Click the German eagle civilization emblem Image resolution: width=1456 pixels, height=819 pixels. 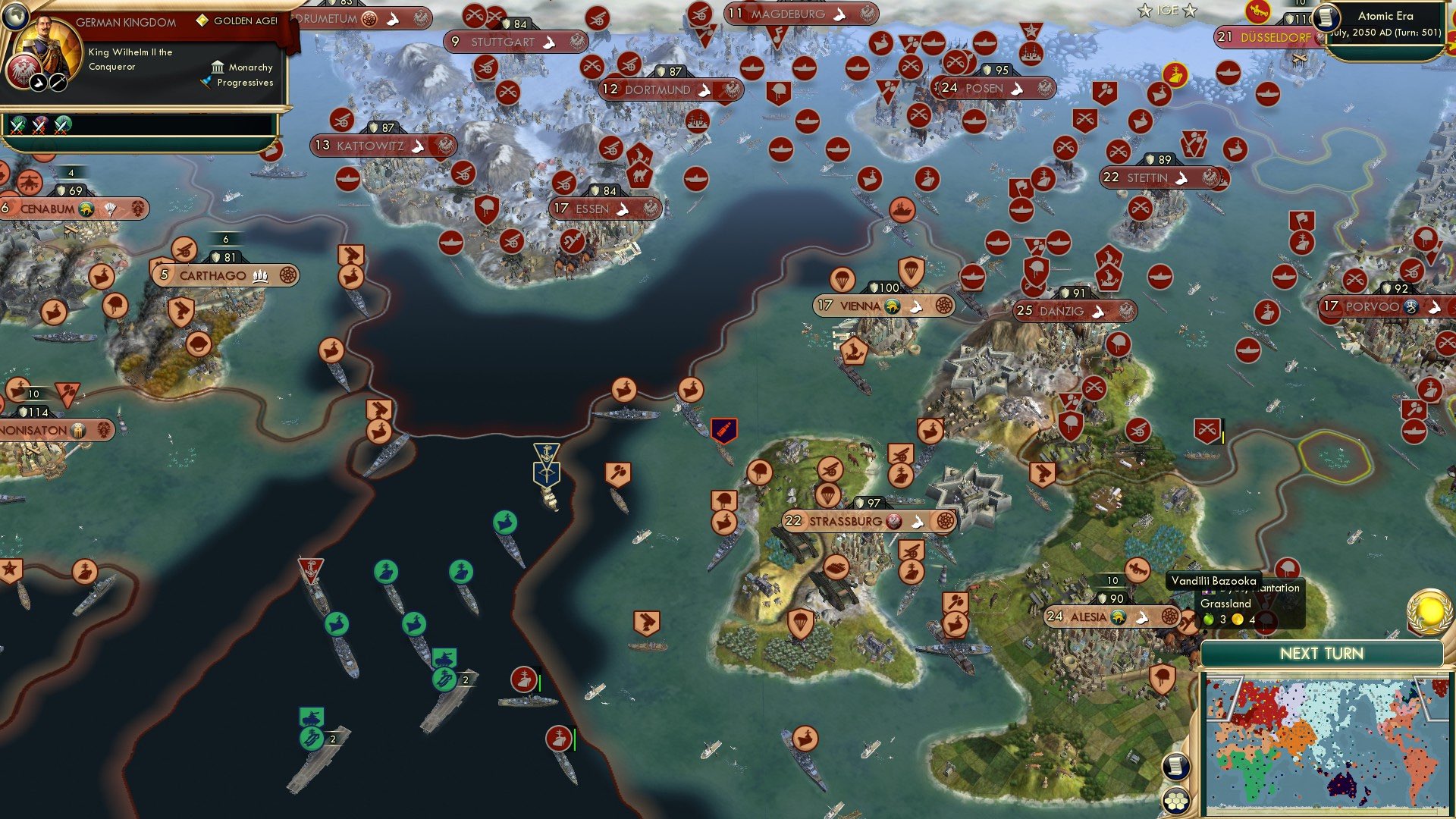pos(24,72)
